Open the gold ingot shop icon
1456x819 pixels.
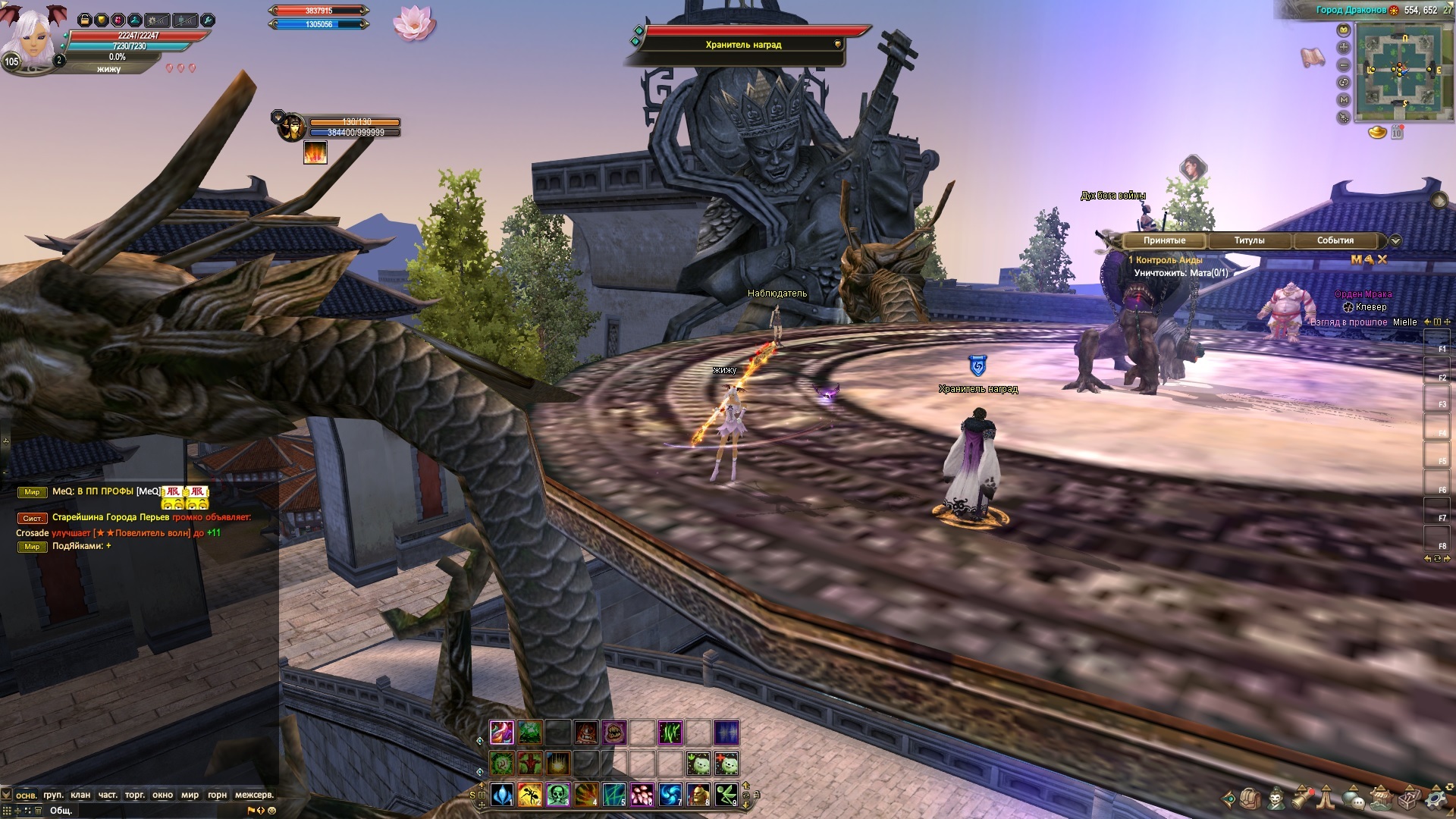[1377, 133]
